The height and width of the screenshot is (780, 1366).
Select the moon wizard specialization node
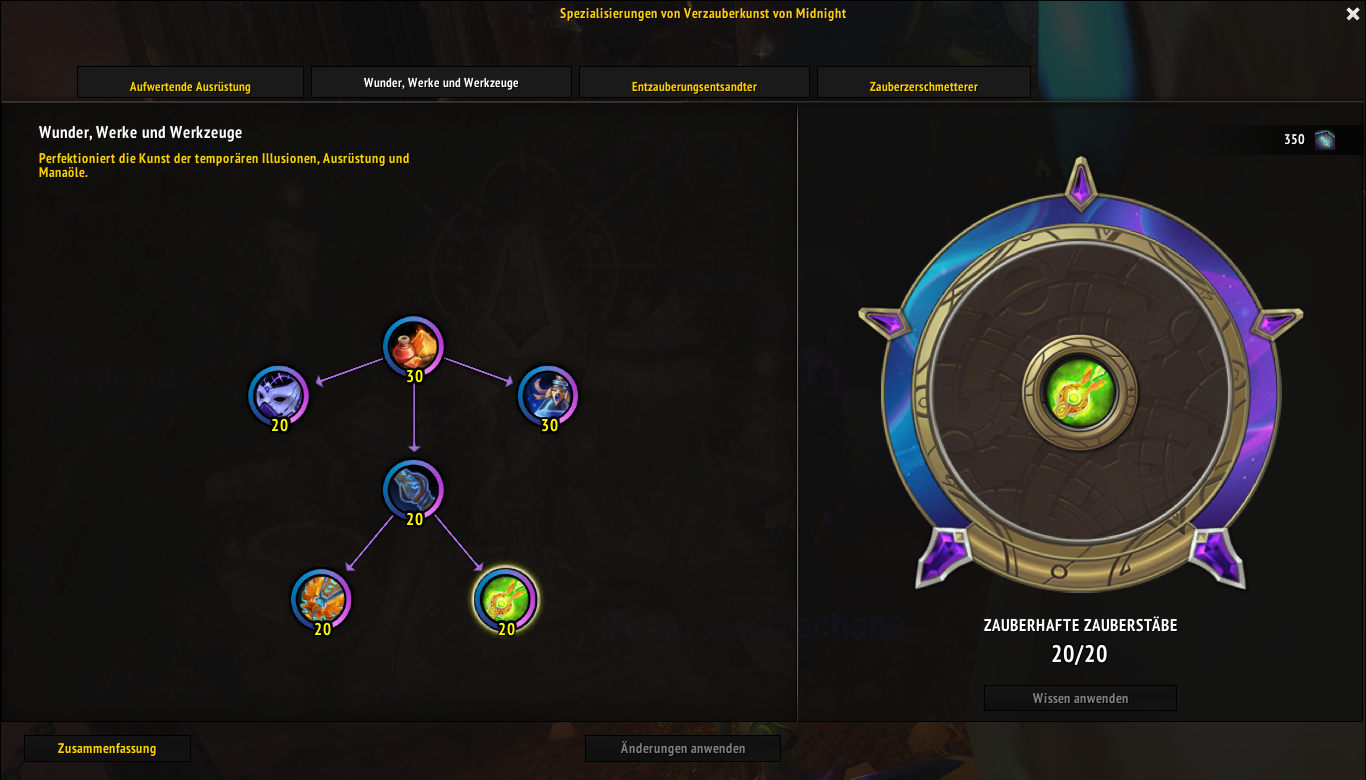click(548, 395)
